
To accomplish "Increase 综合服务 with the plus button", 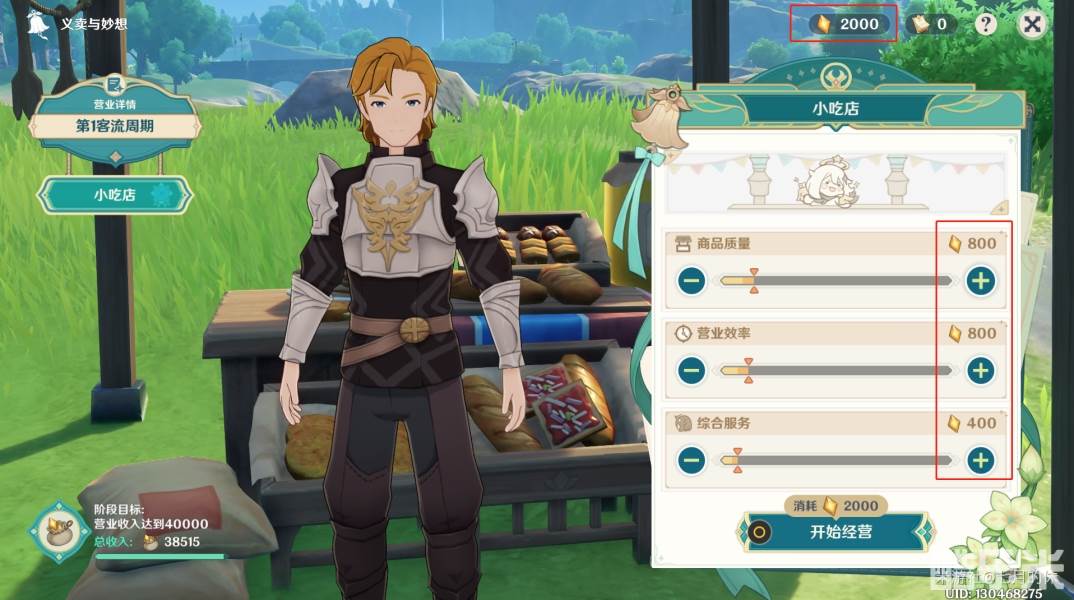I will click(x=981, y=460).
